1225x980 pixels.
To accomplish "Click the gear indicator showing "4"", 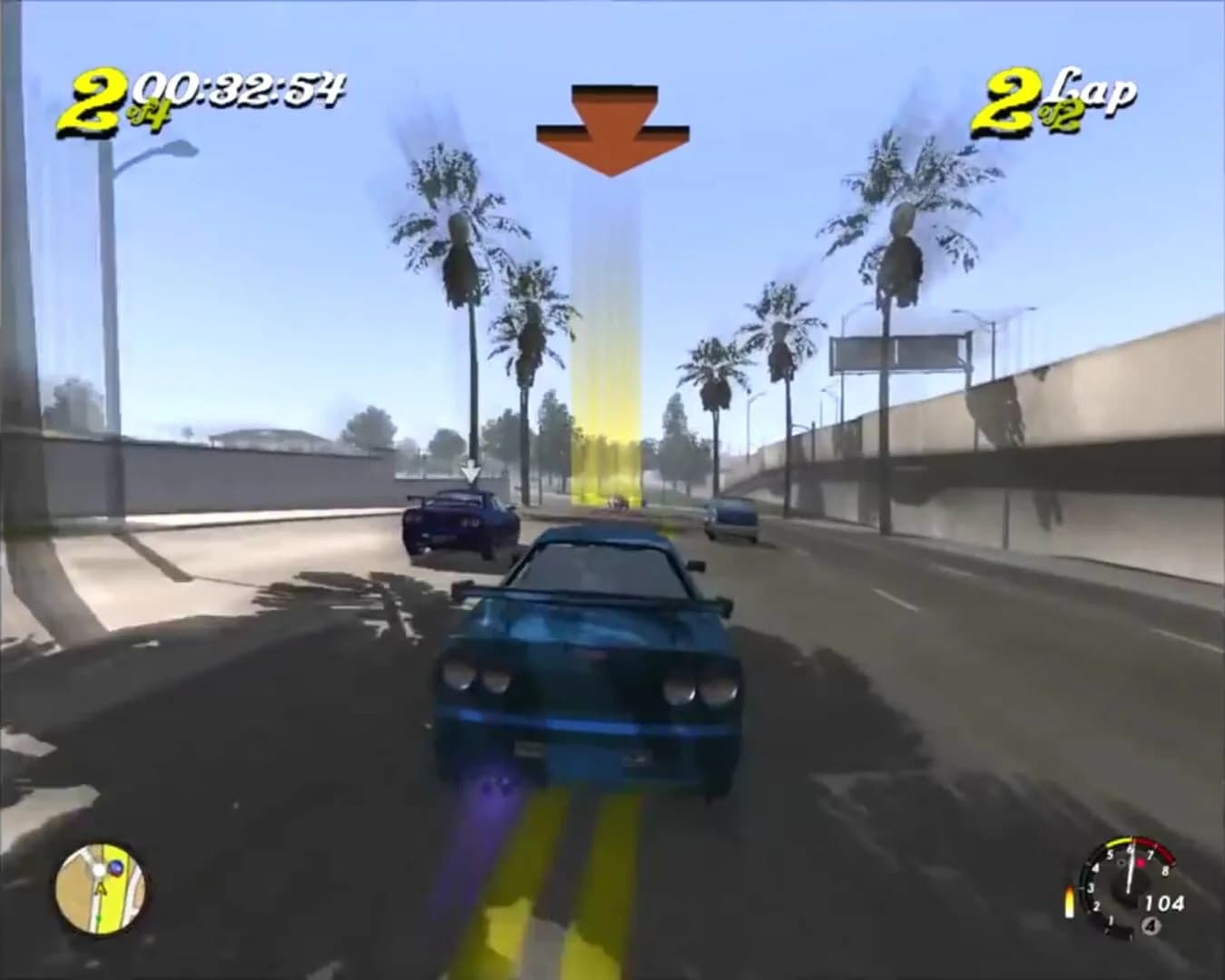I will (x=1151, y=926).
